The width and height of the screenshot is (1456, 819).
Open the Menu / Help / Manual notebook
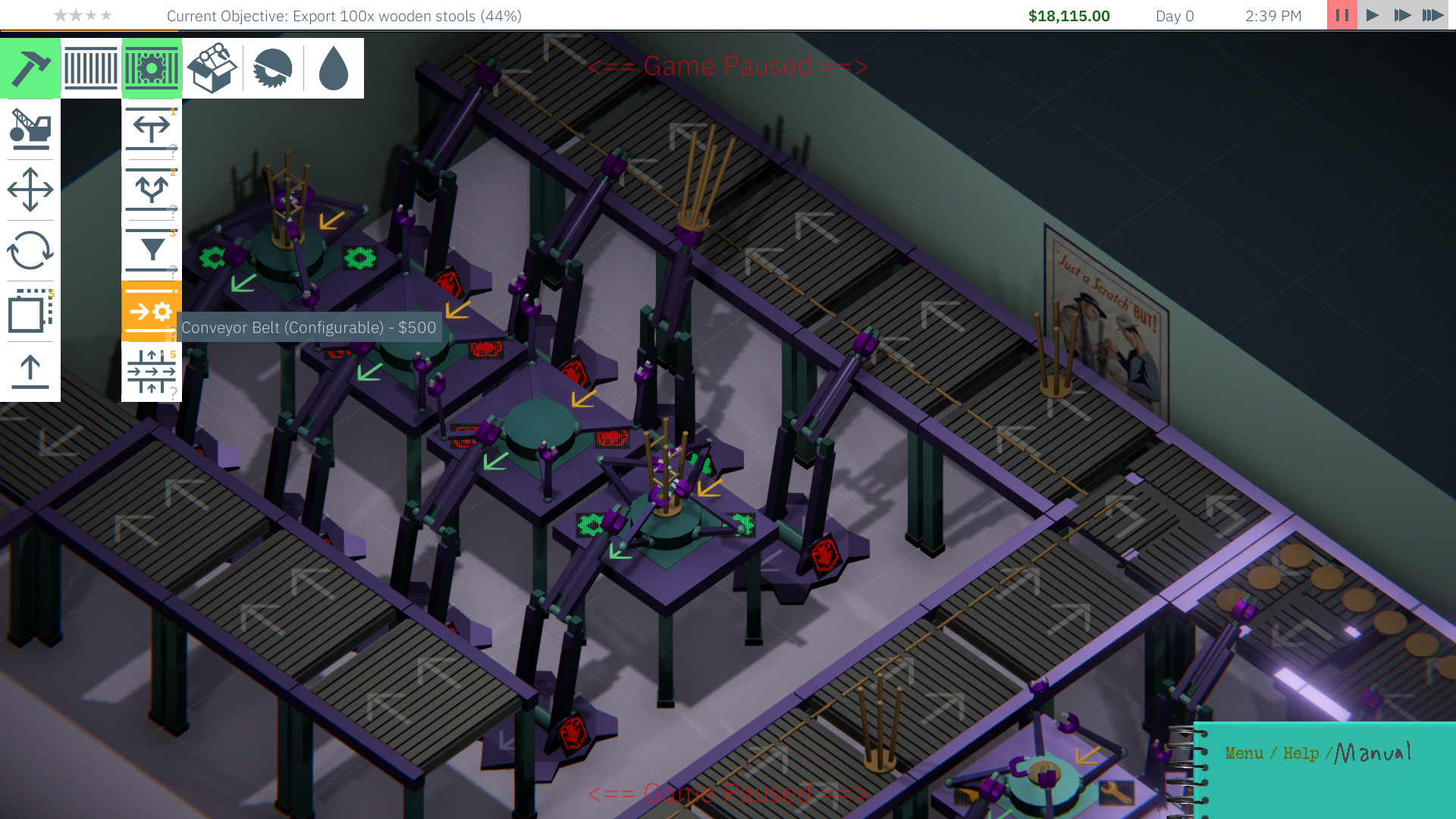click(1318, 753)
